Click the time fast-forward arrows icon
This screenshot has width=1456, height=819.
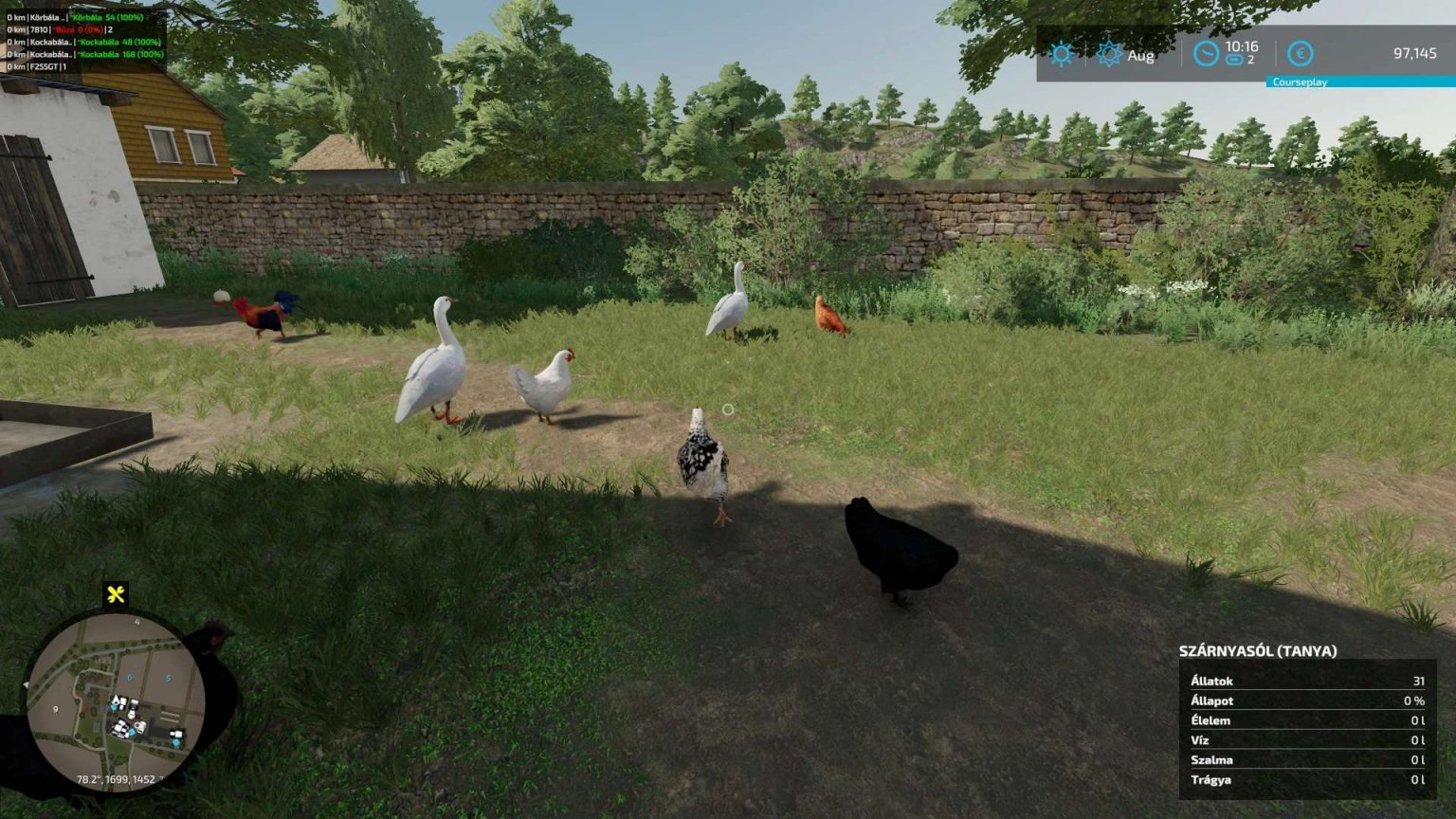click(1234, 60)
